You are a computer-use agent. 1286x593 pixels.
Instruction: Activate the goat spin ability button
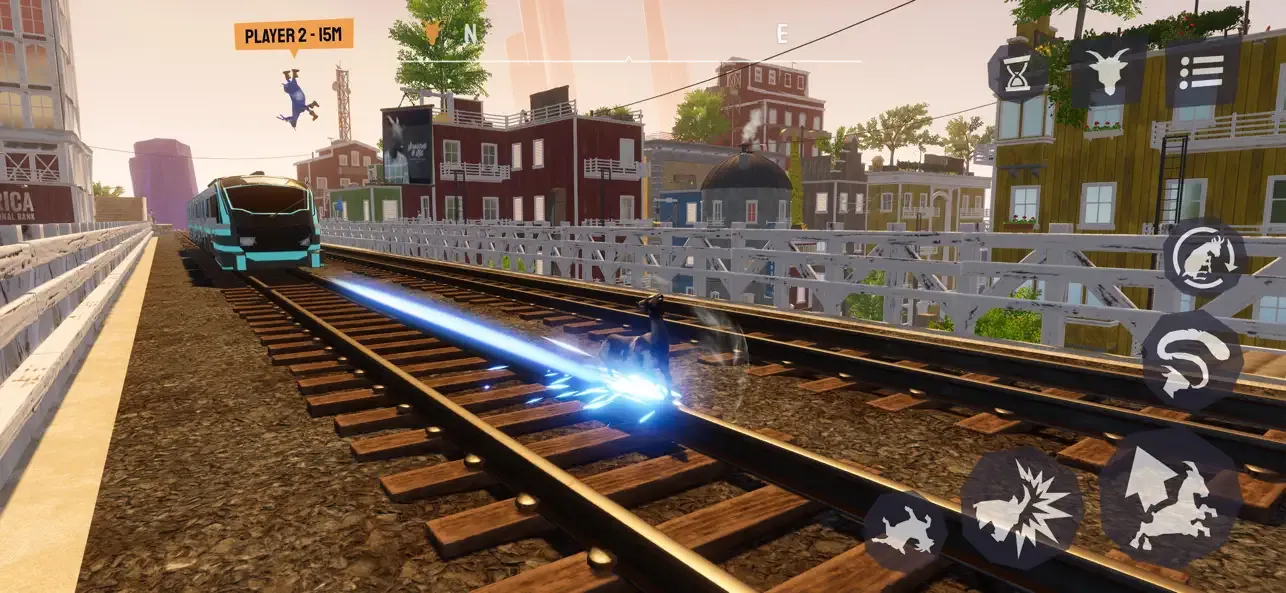click(x=1204, y=258)
